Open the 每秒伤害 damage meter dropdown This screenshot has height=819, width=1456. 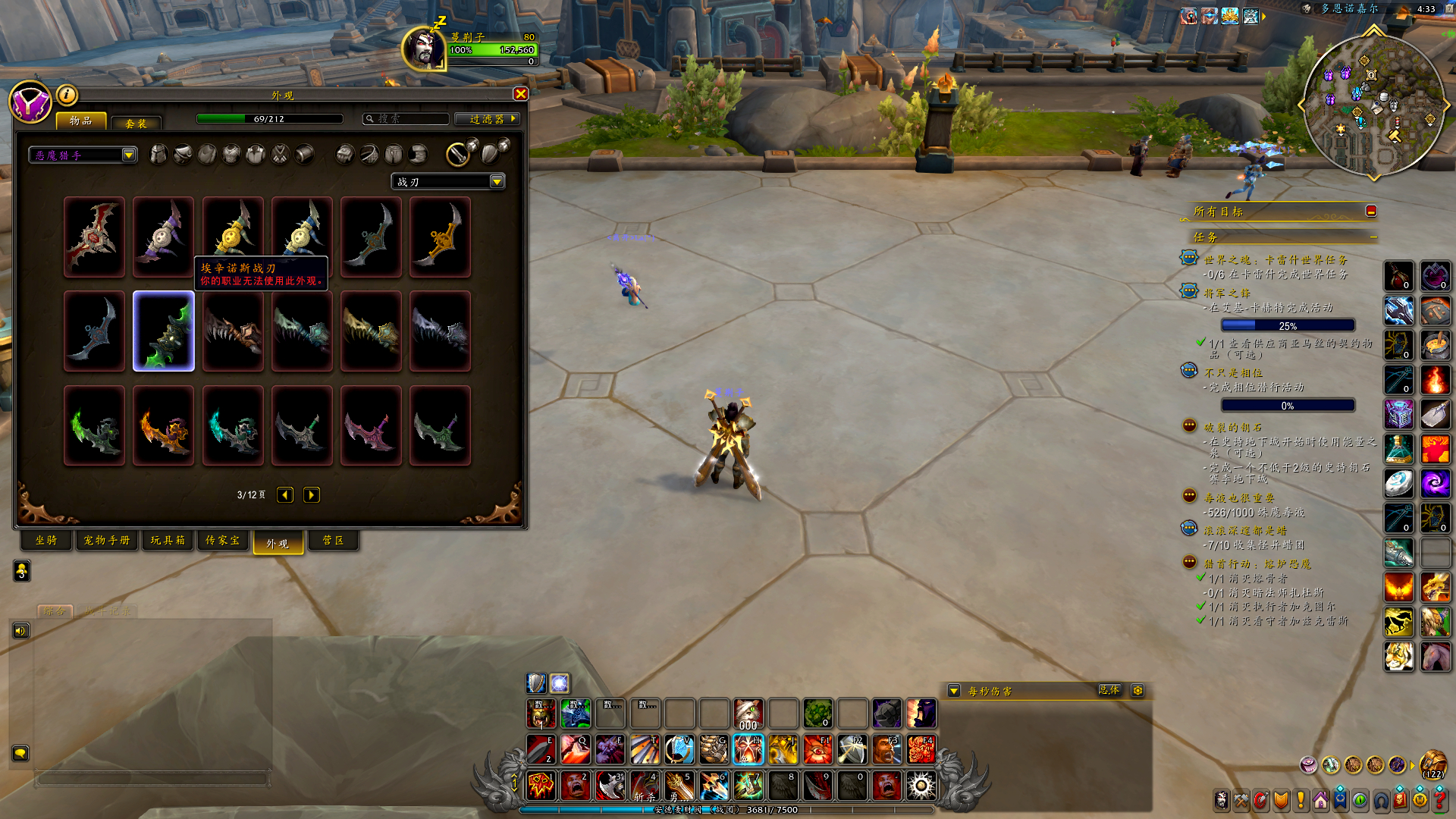click(954, 691)
